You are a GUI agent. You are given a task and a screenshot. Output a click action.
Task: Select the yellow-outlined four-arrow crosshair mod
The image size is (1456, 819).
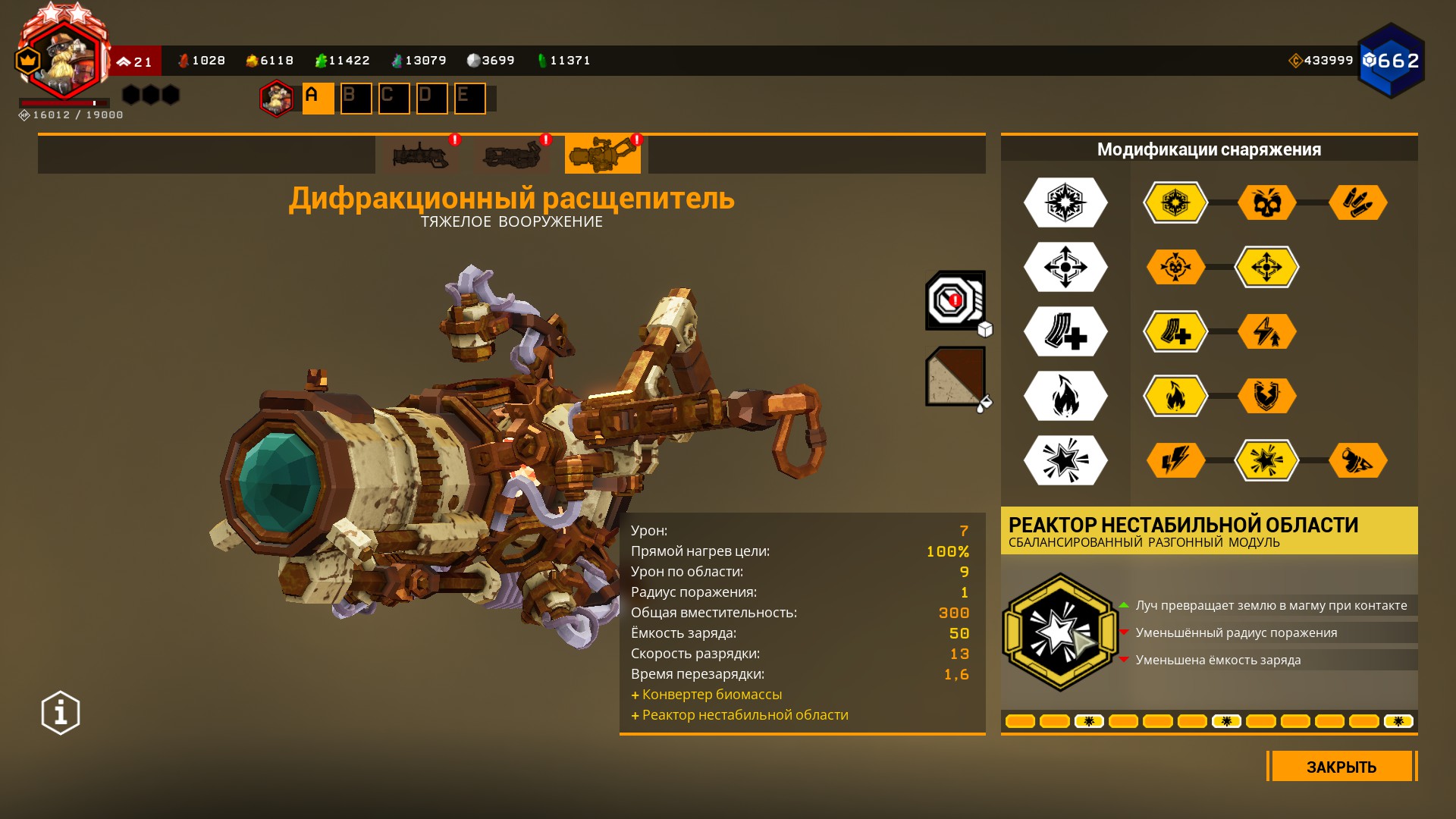[1266, 267]
